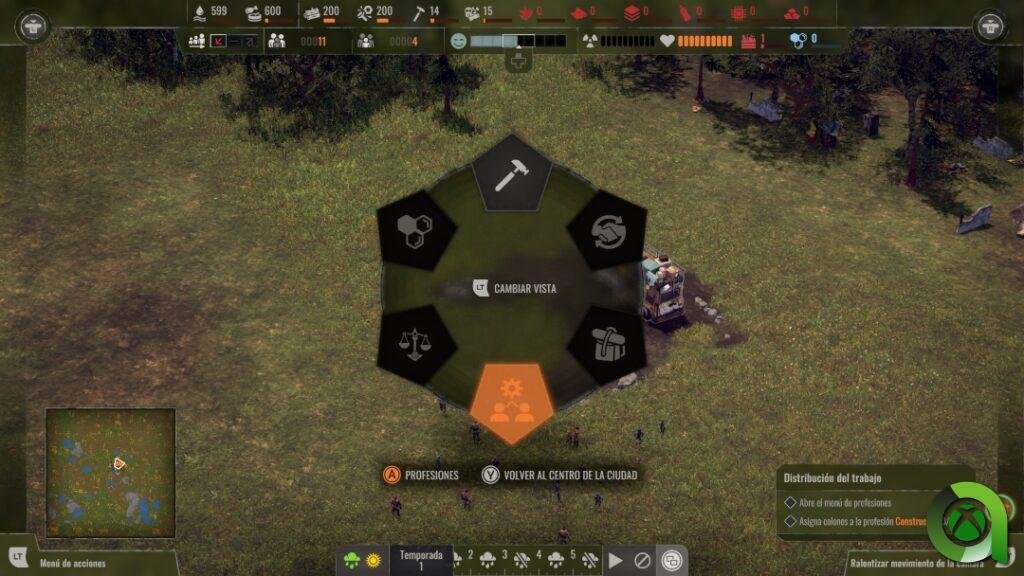
Task: Click the colonist group icon in the population bar
Action: (197, 41)
